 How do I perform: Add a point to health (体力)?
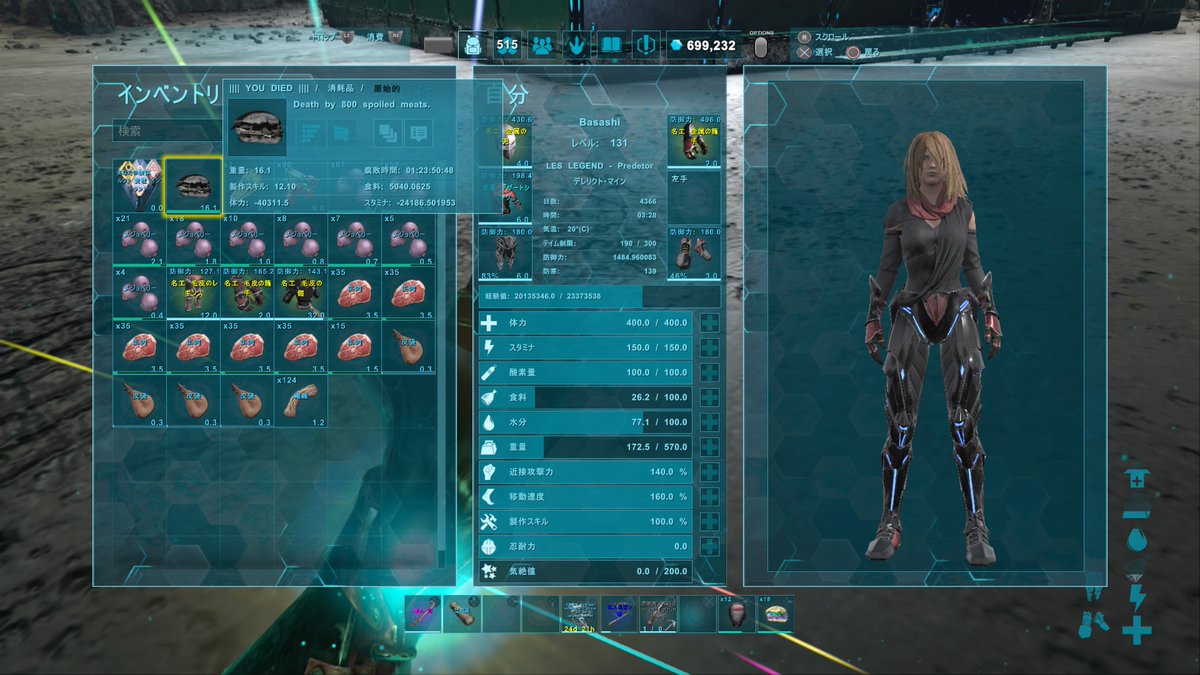(x=709, y=323)
